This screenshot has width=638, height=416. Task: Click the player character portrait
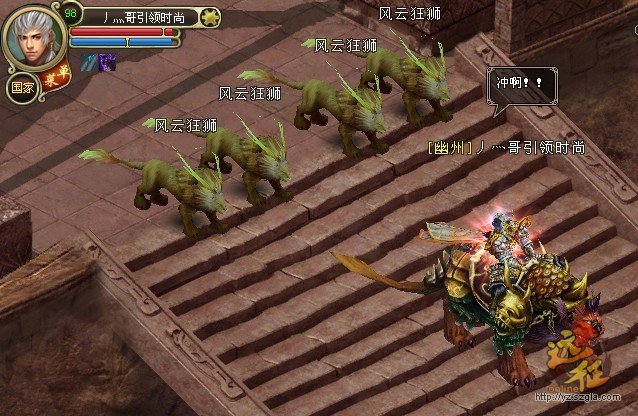pyautogui.click(x=33, y=37)
